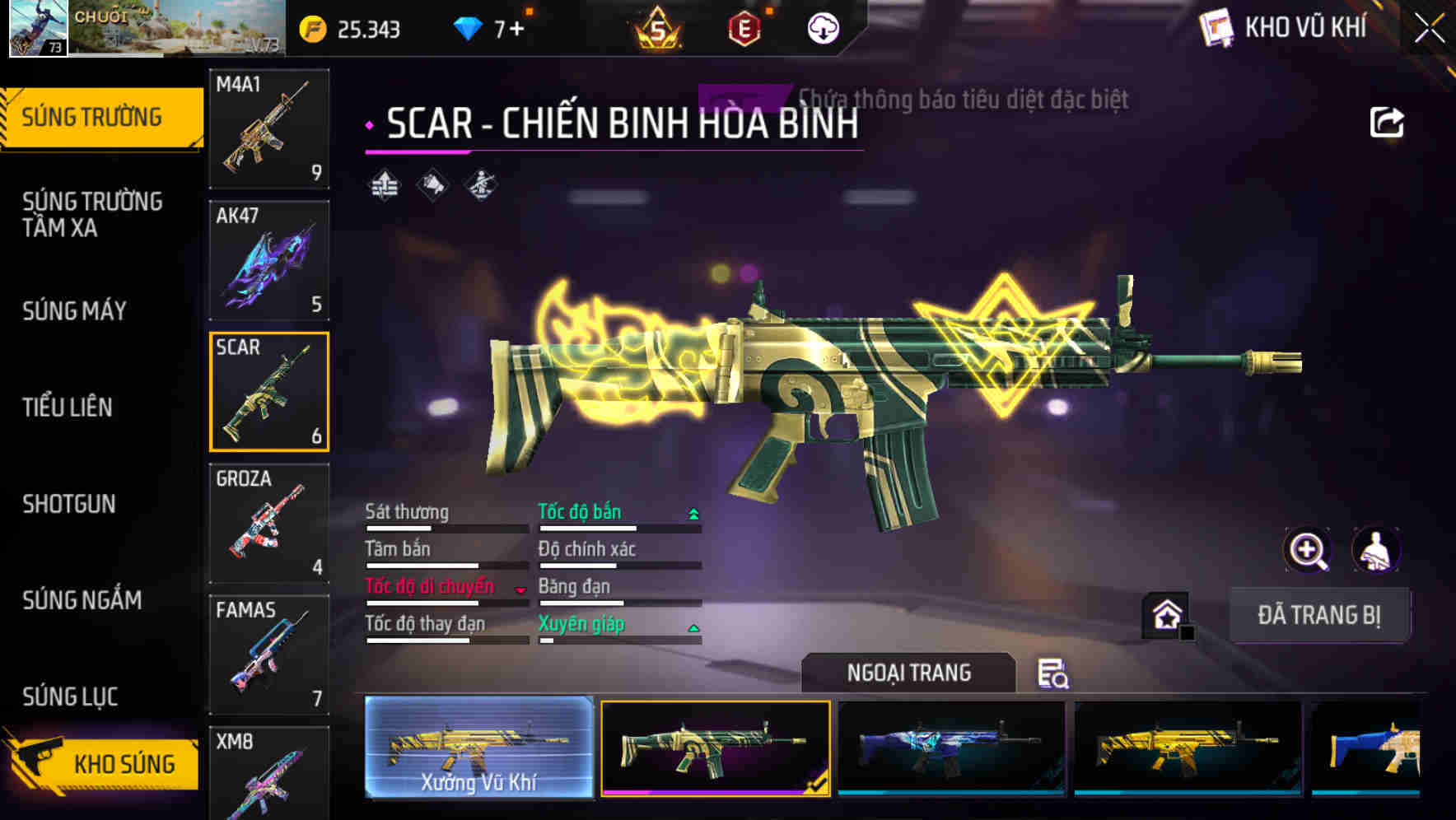Viewport: 1456px width, 820px height.
Task: Click the loudspeaker attribute icon under SCAR title
Action: [432, 183]
